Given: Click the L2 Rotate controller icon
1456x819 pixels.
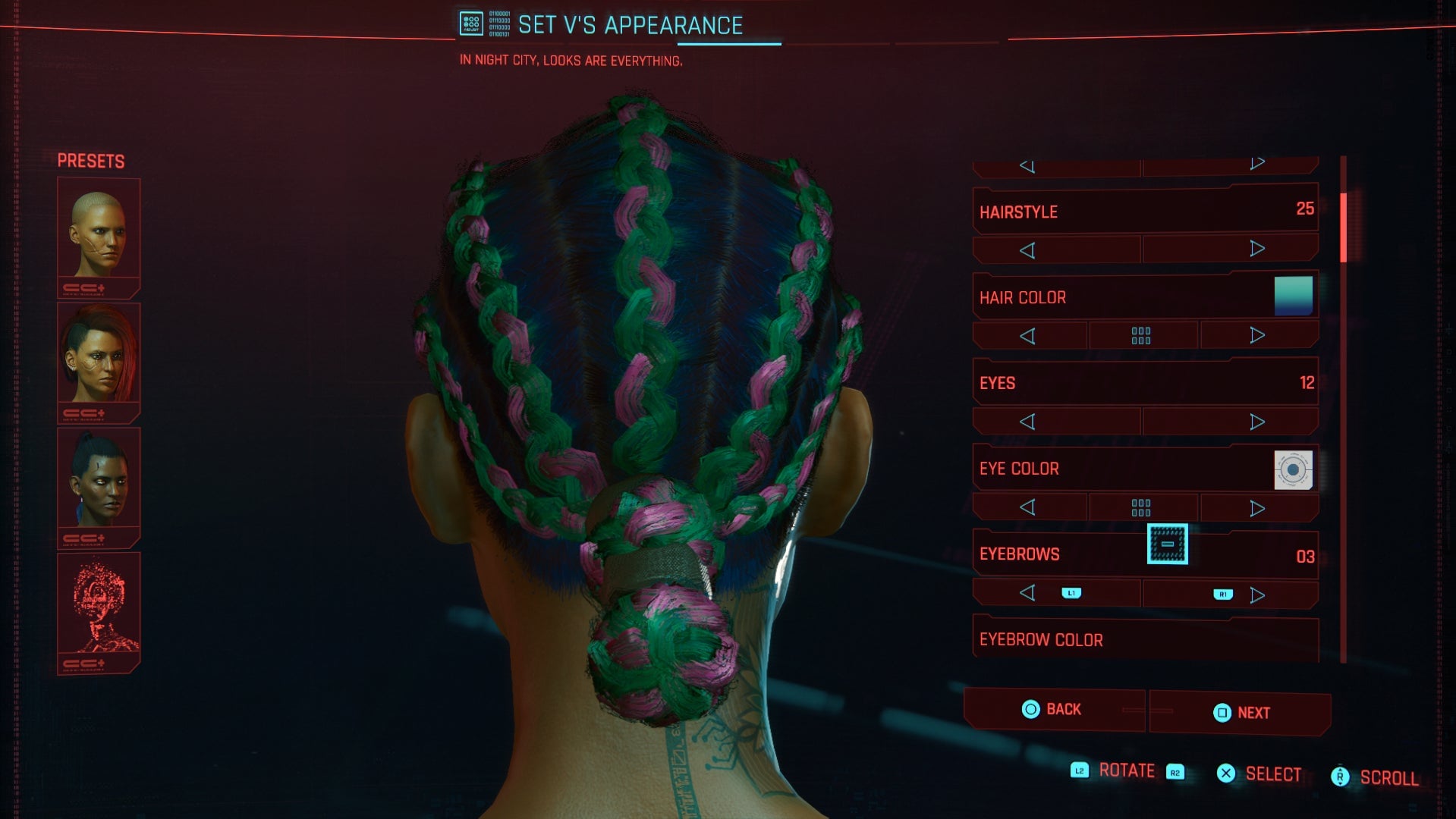Looking at the screenshot, I should click(1079, 770).
